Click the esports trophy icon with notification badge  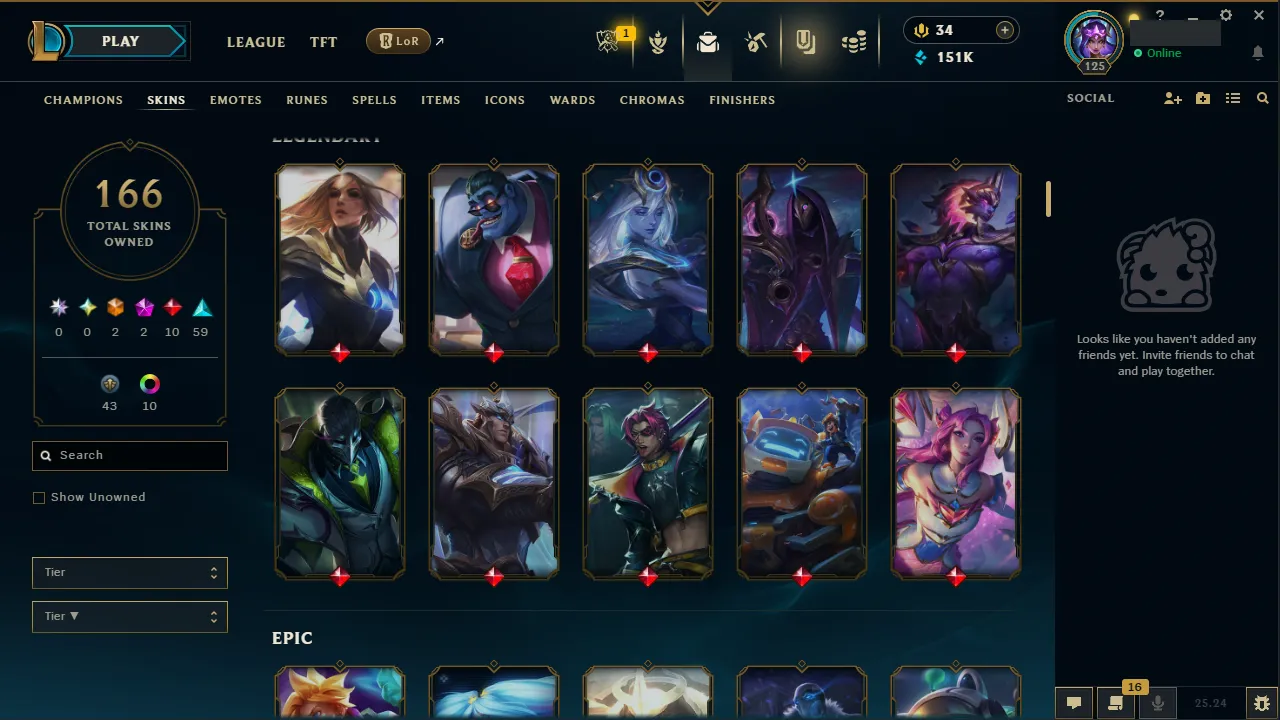point(610,42)
